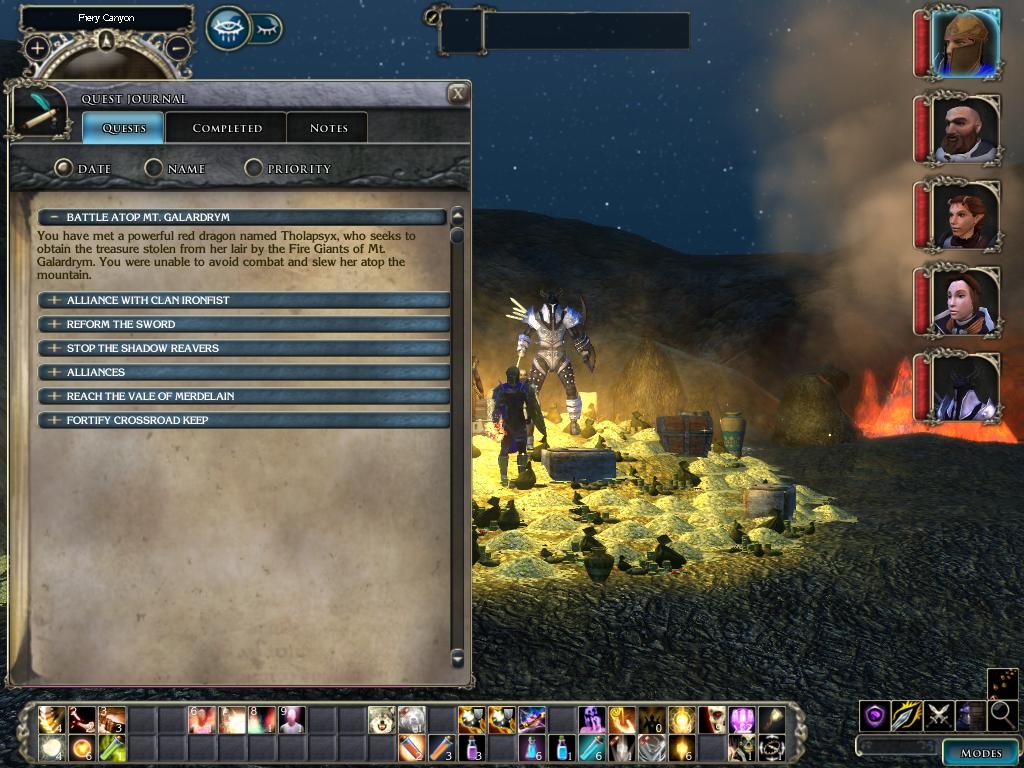This screenshot has height=768, width=1024.
Task: Zoom out with the minimap minus button
Action: 177,47
